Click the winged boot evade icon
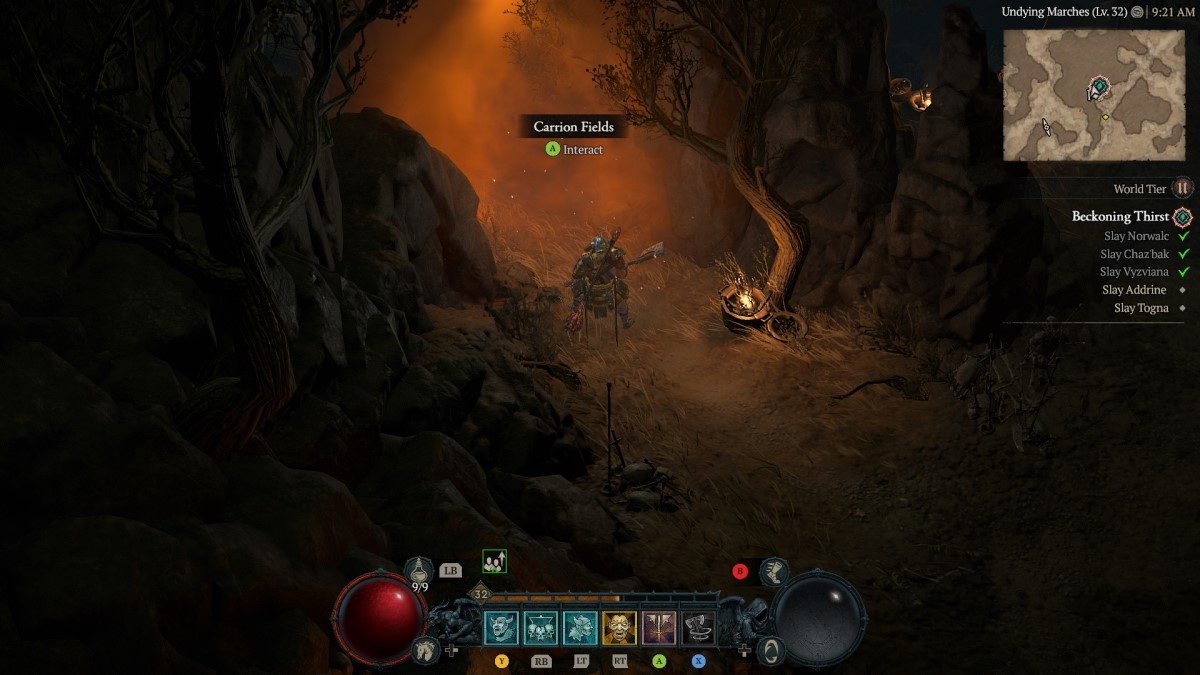The image size is (1200, 675). [773, 572]
